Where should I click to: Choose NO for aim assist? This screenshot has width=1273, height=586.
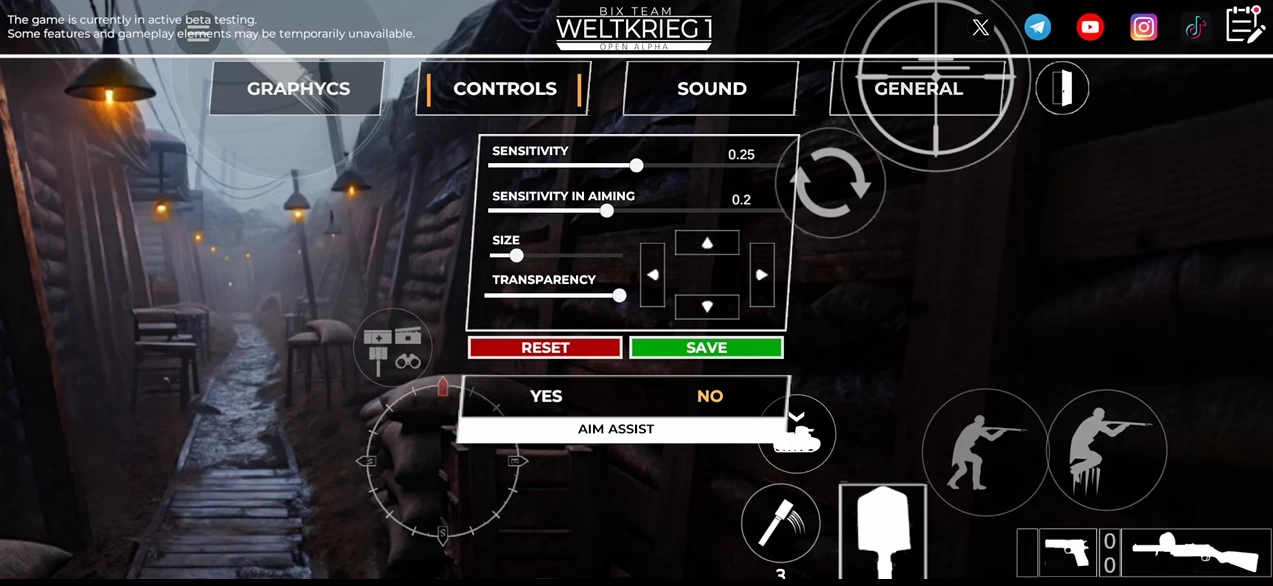710,396
